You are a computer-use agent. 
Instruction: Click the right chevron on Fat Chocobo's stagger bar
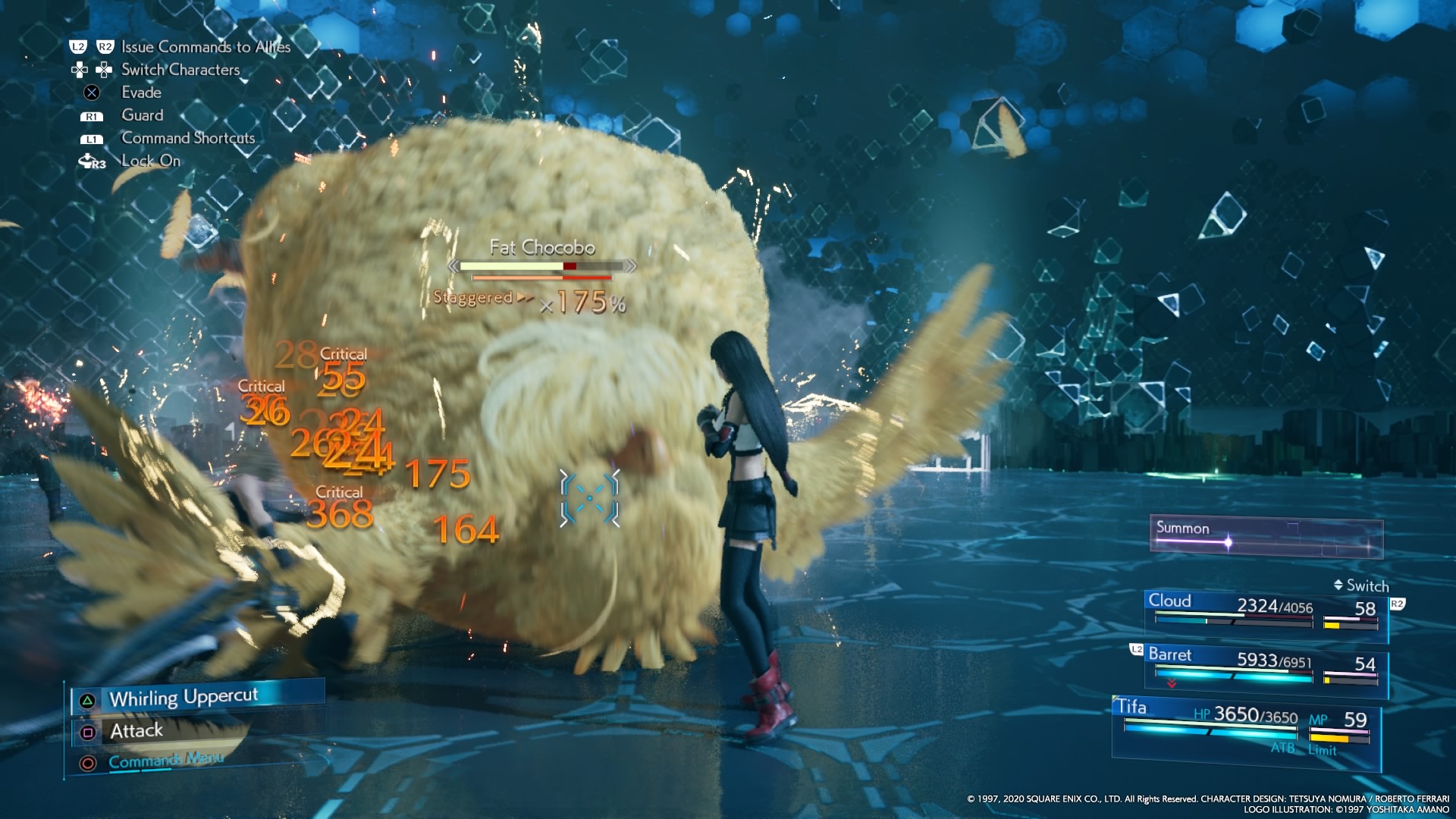[x=630, y=266]
